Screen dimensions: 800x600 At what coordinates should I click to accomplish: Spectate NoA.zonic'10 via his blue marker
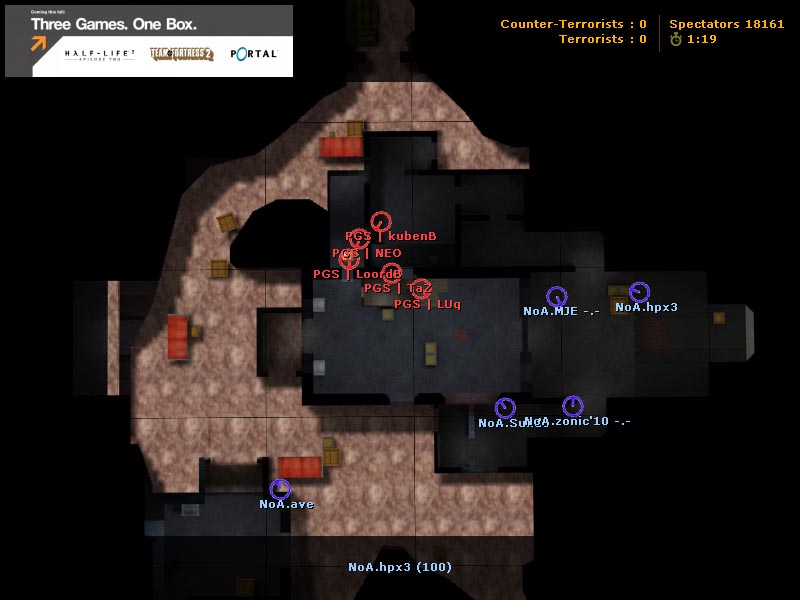[572, 405]
